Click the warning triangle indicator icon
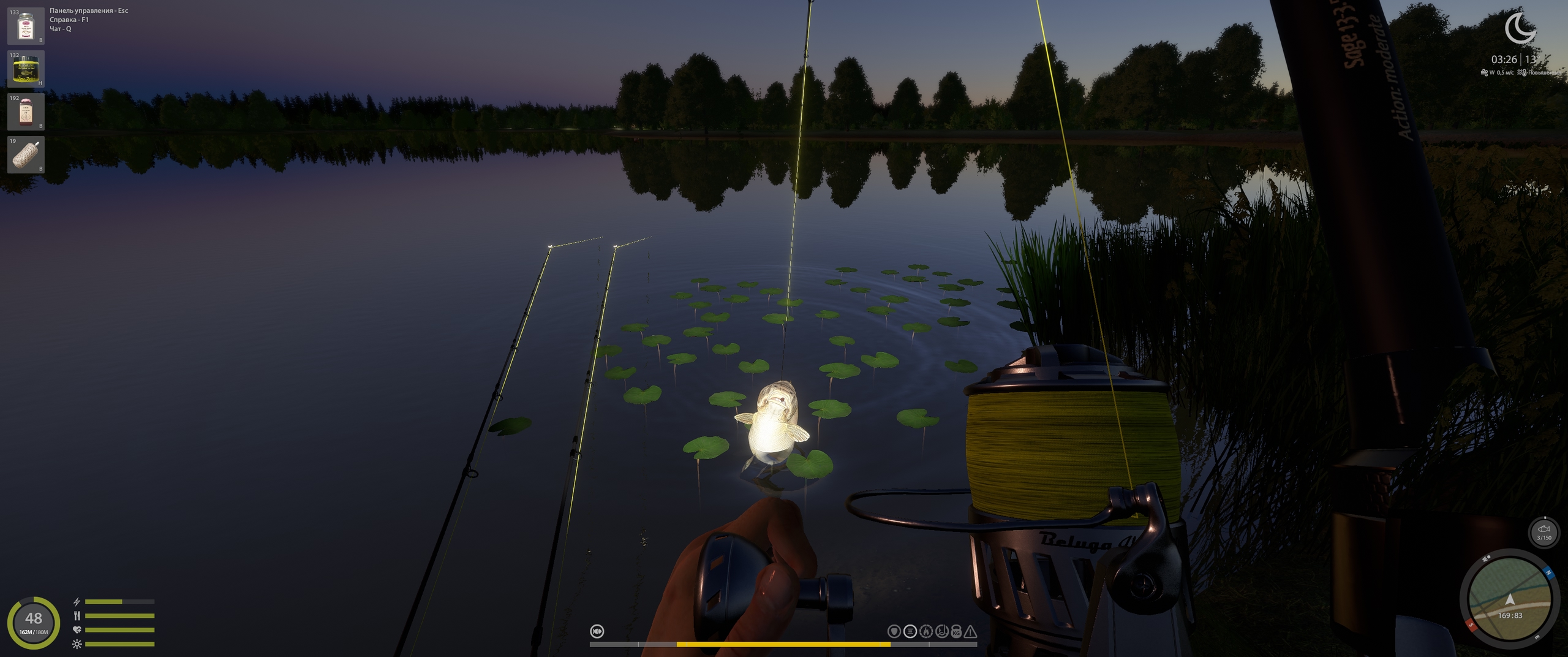1568x657 pixels. (x=971, y=631)
